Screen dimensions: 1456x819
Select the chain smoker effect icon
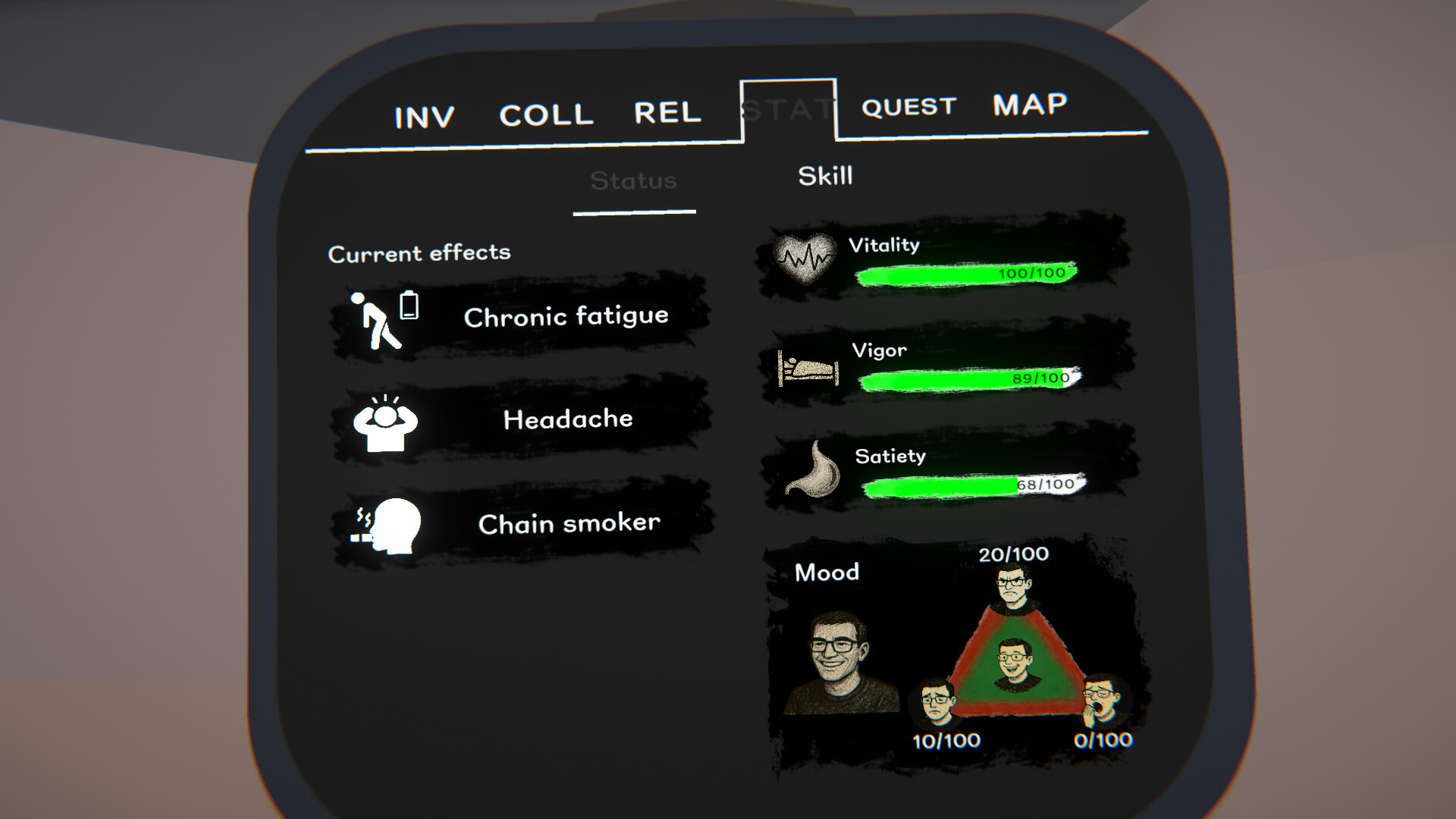tap(387, 526)
